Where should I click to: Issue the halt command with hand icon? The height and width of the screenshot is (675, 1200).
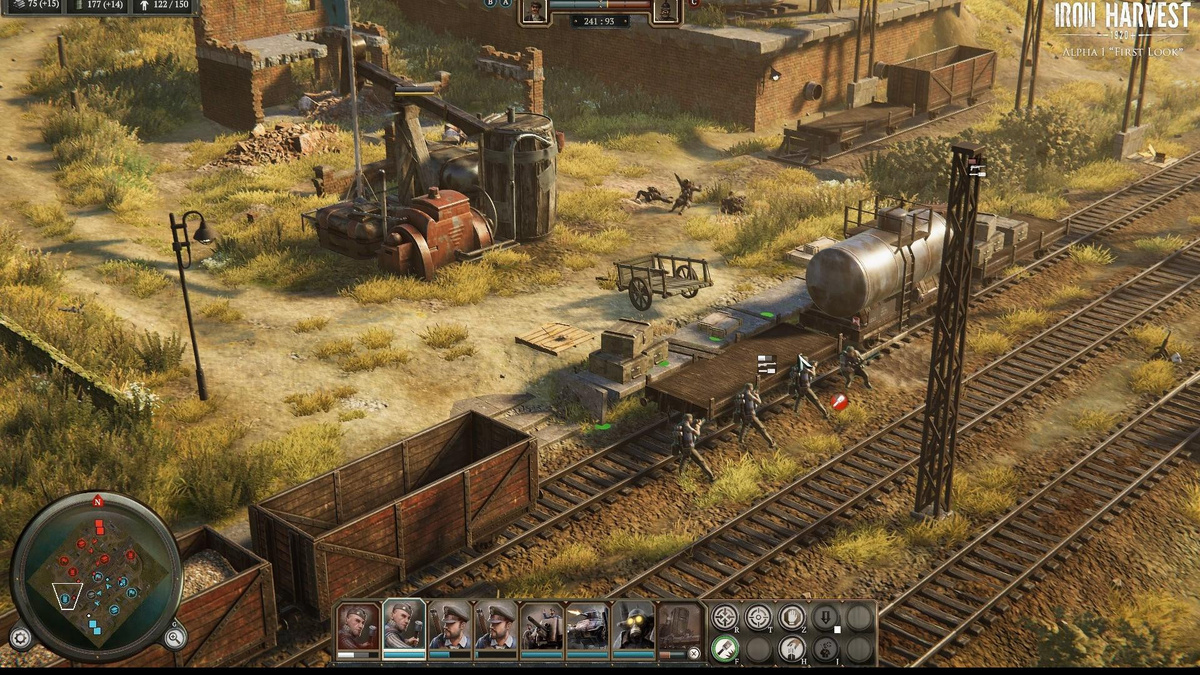point(792,617)
